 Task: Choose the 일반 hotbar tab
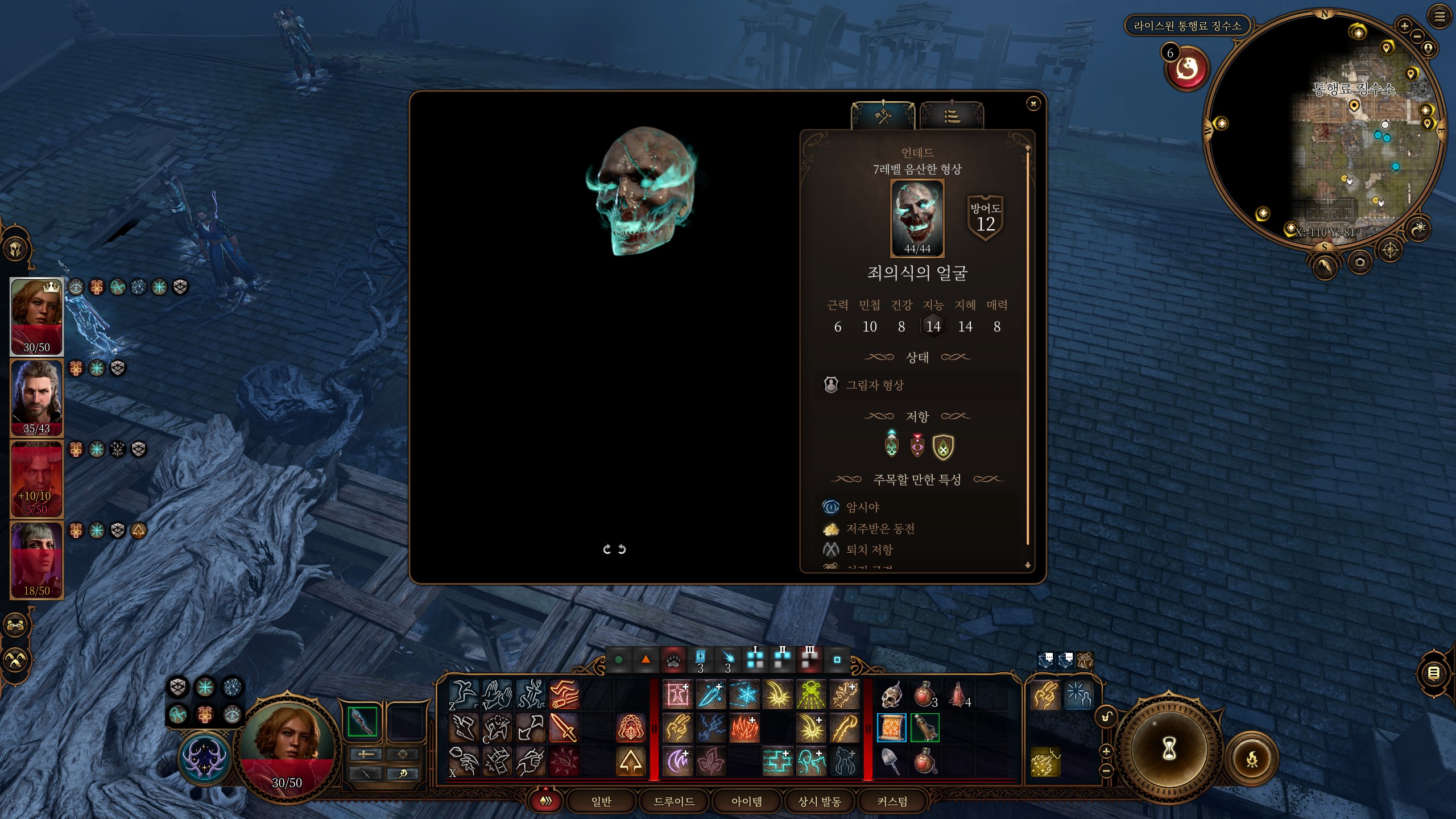click(601, 801)
